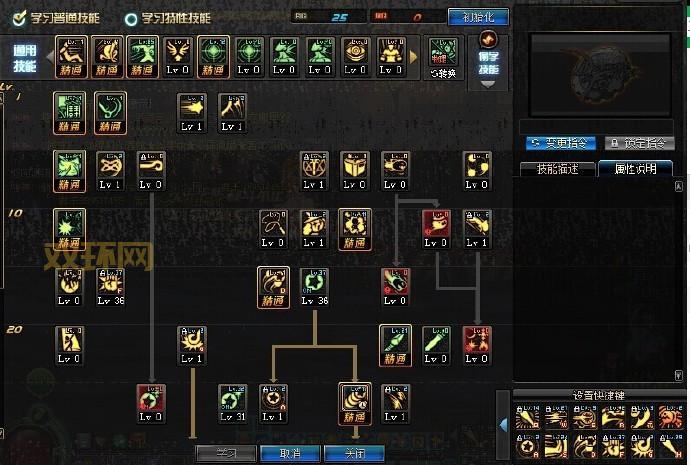
Task: Select the green Lv 36 circular-arrows skill
Action: pos(315,285)
